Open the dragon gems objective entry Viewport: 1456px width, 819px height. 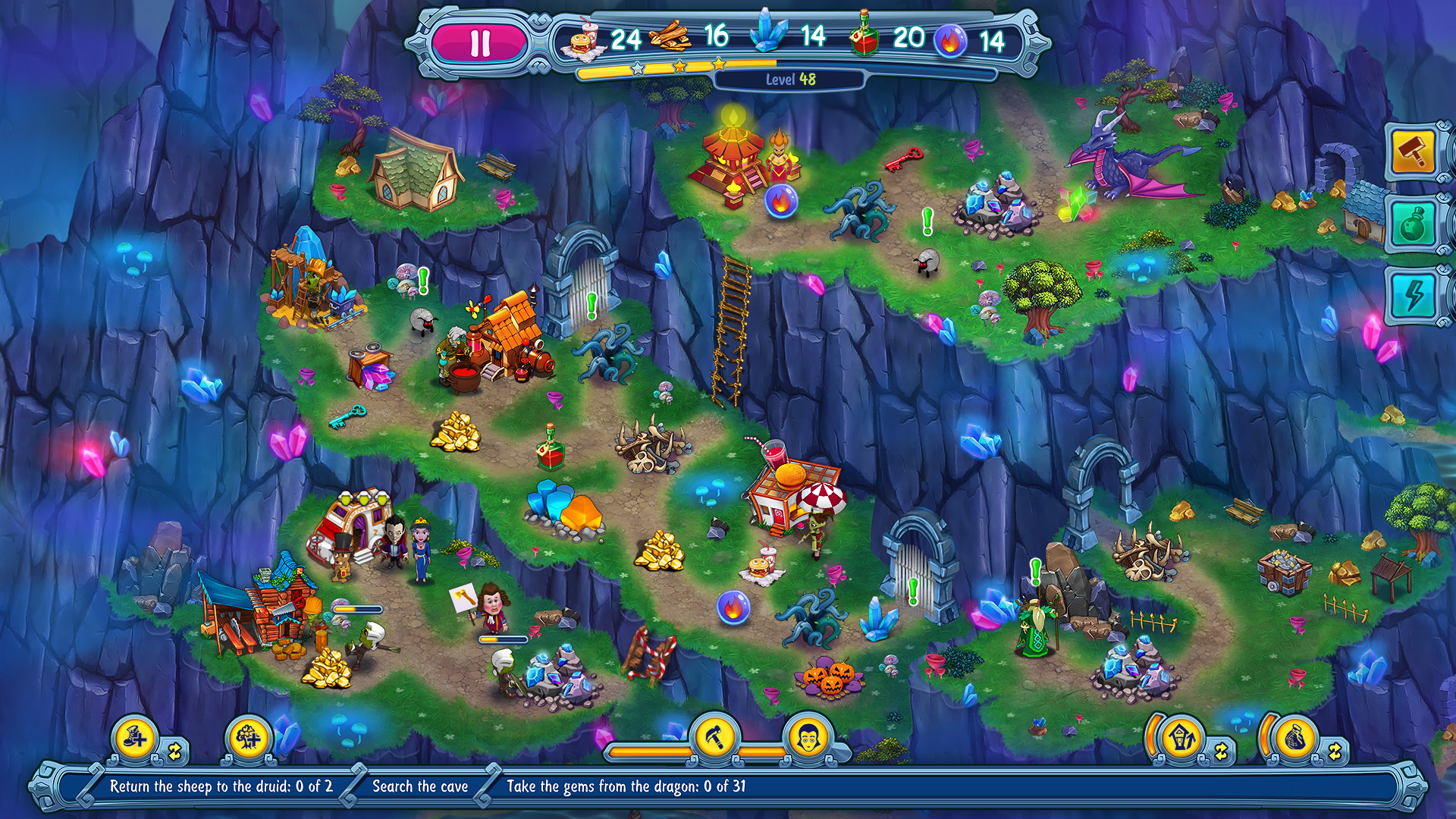coord(626,786)
